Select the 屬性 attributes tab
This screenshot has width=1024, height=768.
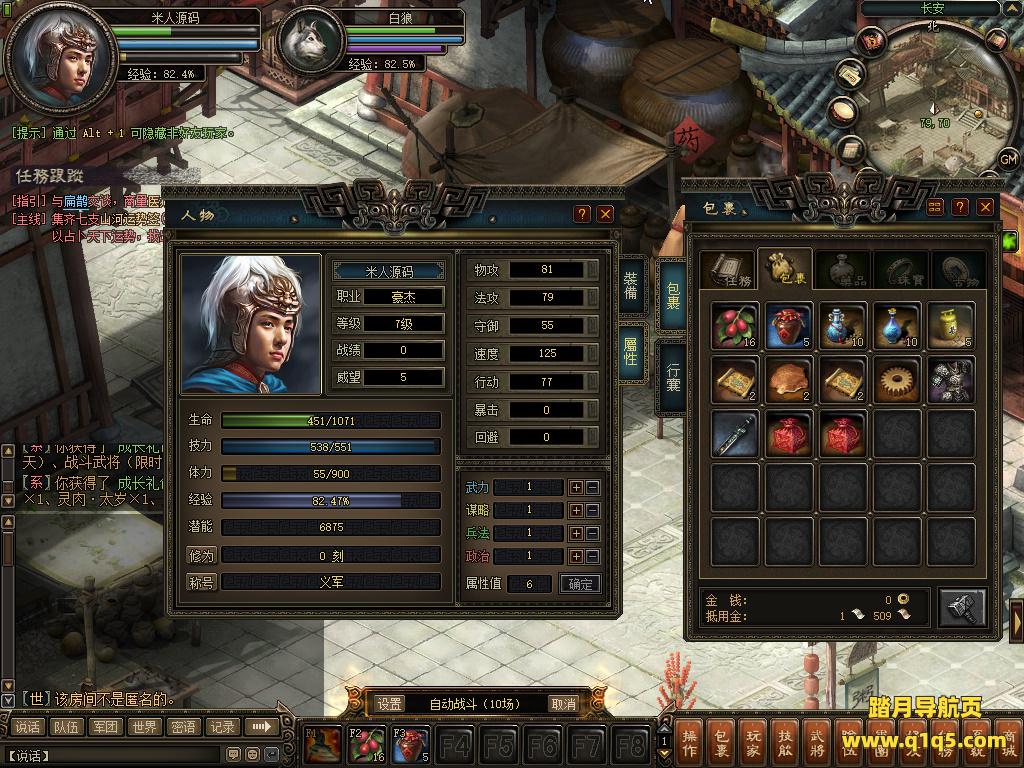[631, 351]
